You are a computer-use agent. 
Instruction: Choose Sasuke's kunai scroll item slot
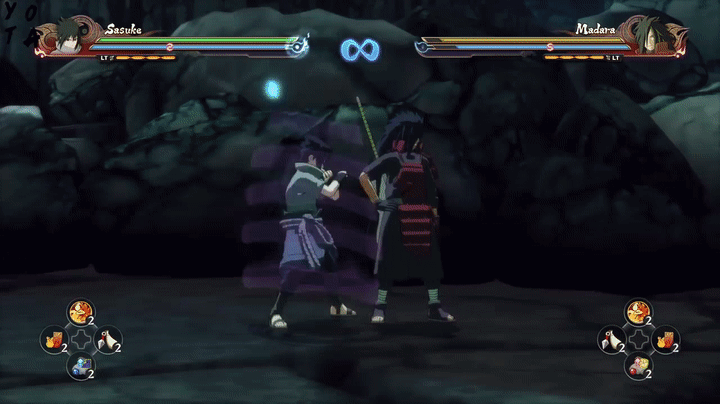tap(107, 340)
